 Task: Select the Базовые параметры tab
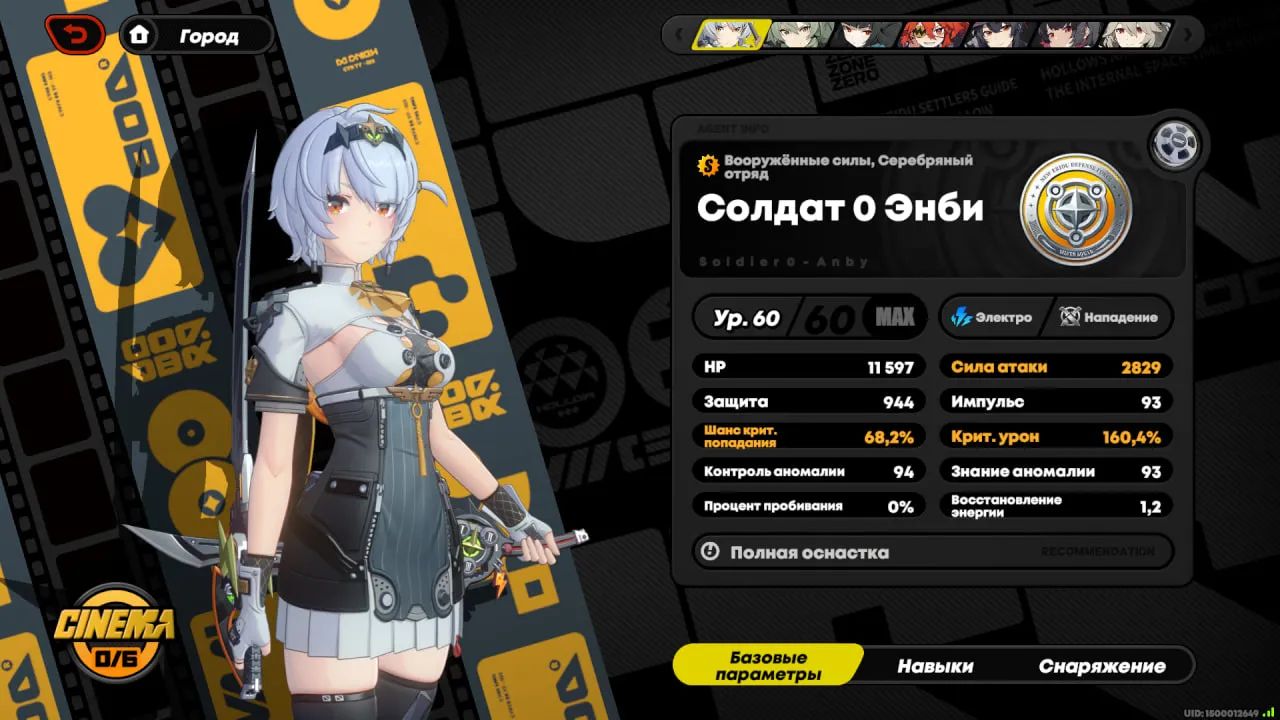tap(768, 666)
